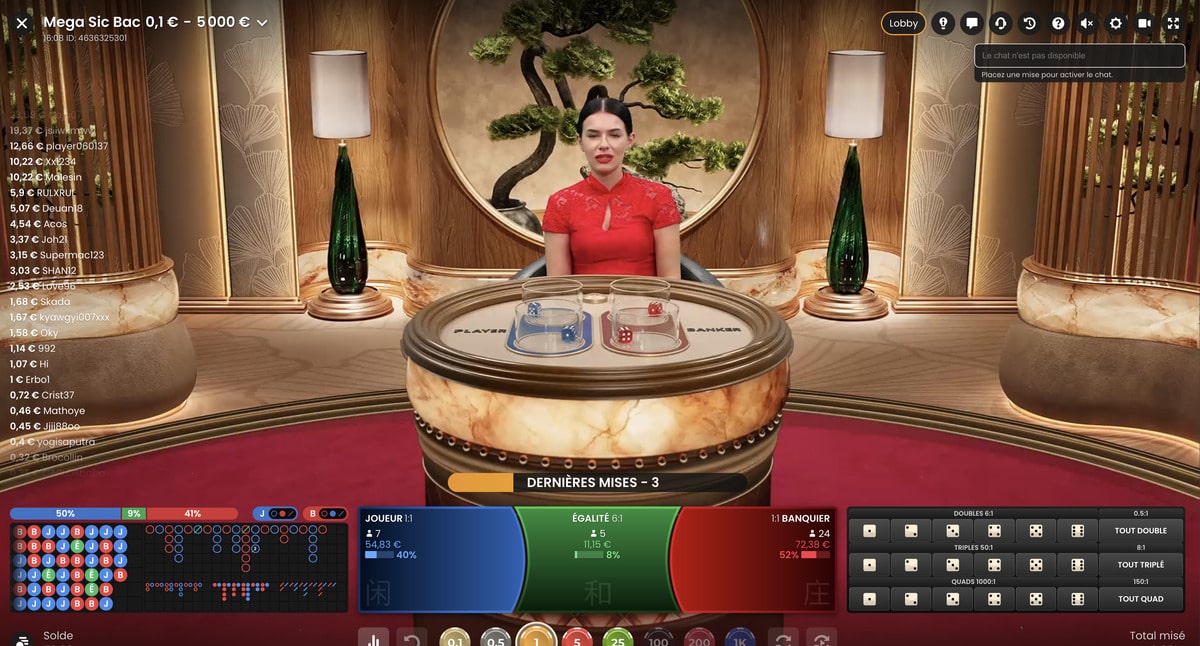Undo the last bet
The width and height of the screenshot is (1200, 646).
(411, 639)
